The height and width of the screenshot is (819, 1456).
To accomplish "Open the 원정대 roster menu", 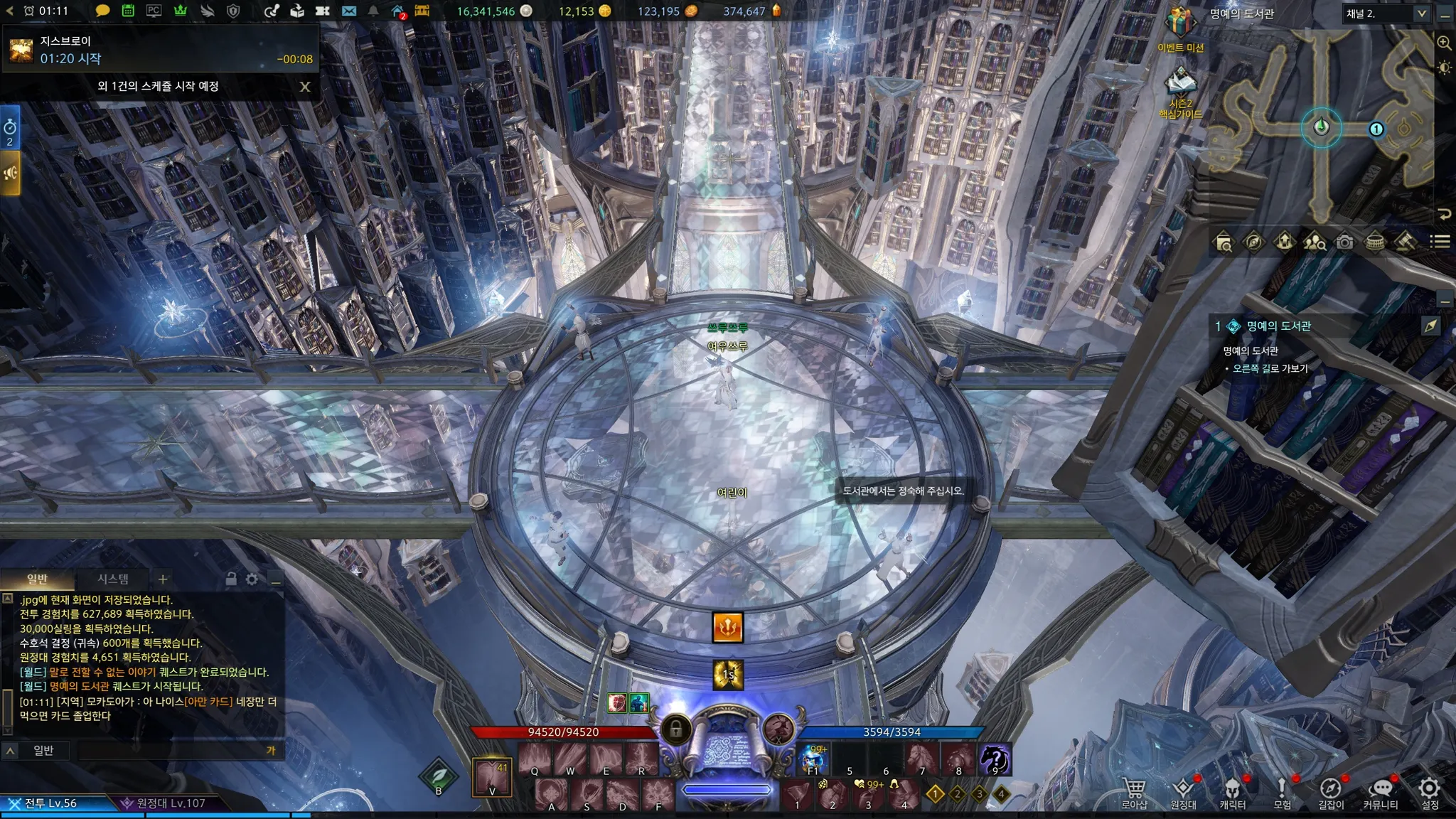I will point(1183,791).
